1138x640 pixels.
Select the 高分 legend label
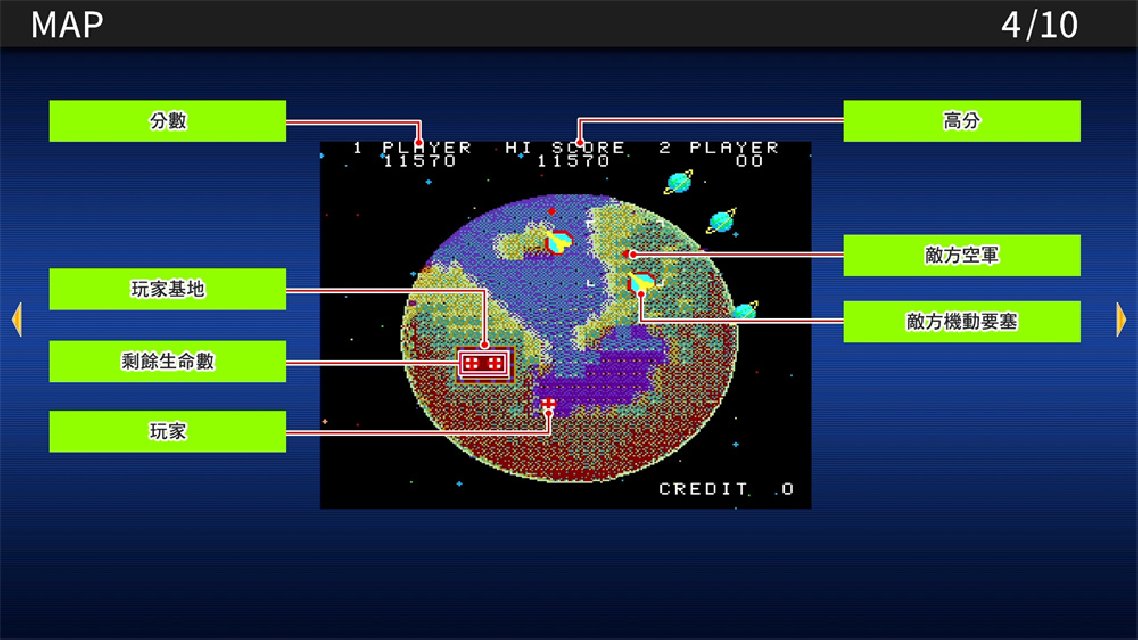pos(961,121)
